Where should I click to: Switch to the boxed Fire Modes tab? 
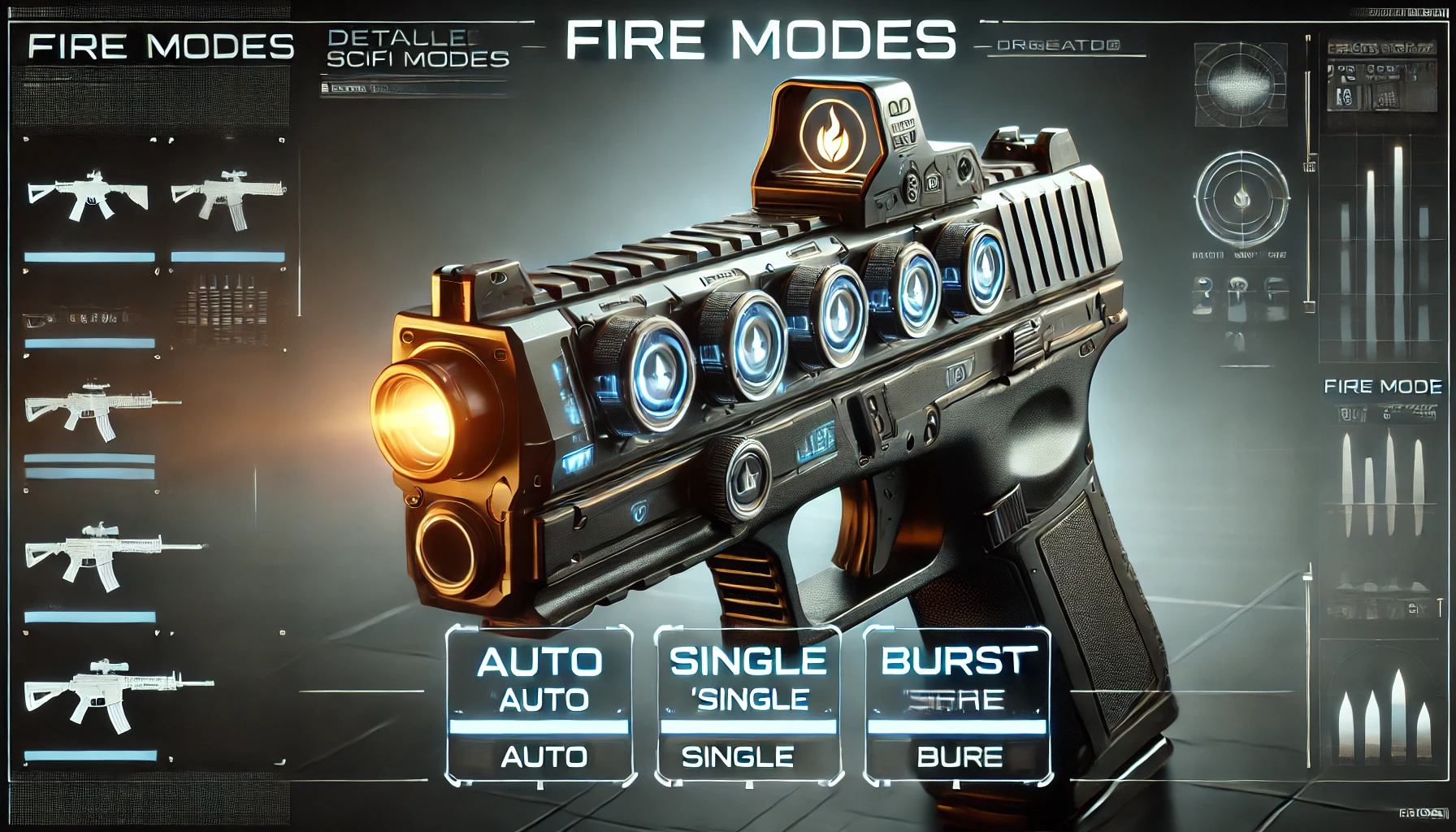pyautogui.click(x=160, y=46)
